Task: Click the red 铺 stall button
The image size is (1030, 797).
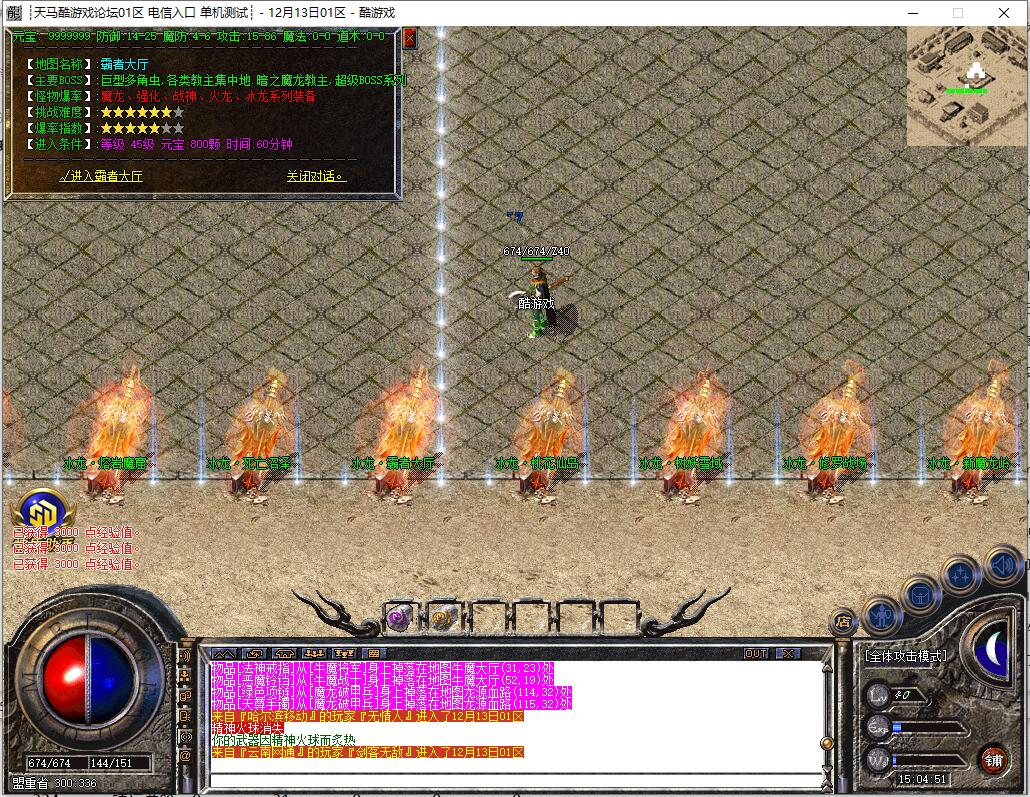Action: (993, 759)
